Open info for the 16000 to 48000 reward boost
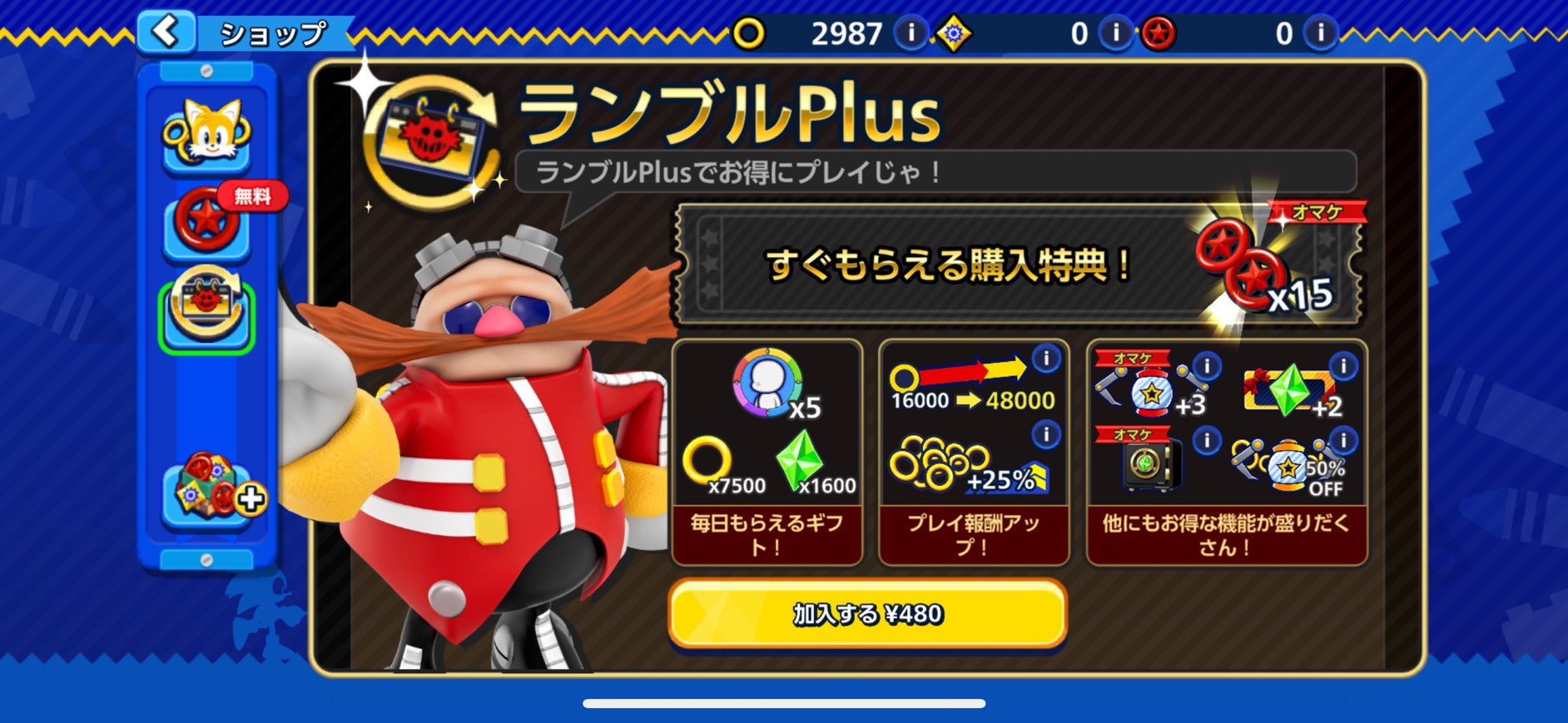This screenshot has width=1568, height=723. (x=1047, y=358)
